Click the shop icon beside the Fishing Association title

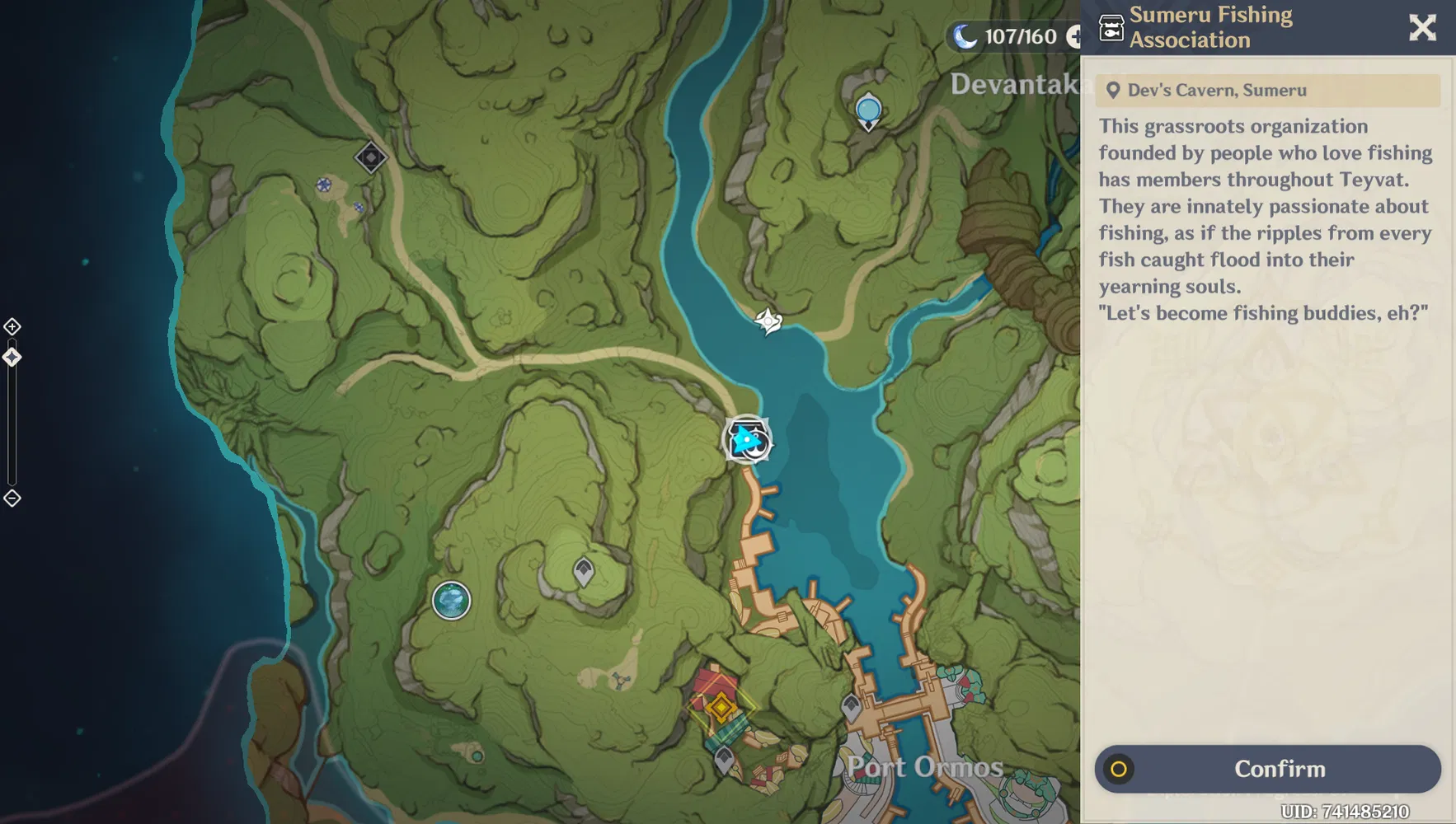(1112, 27)
